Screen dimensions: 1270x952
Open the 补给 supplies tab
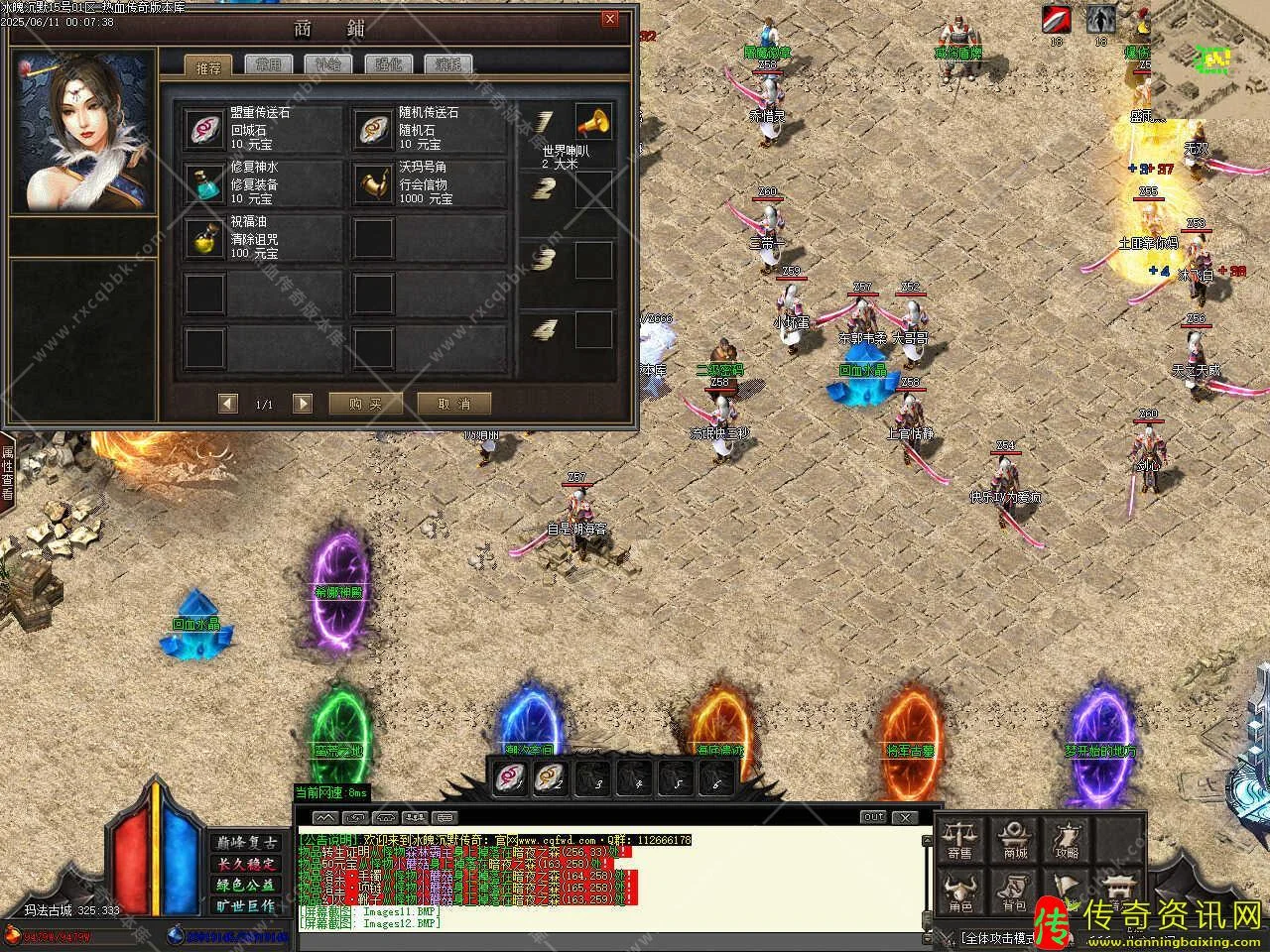point(327,65)
